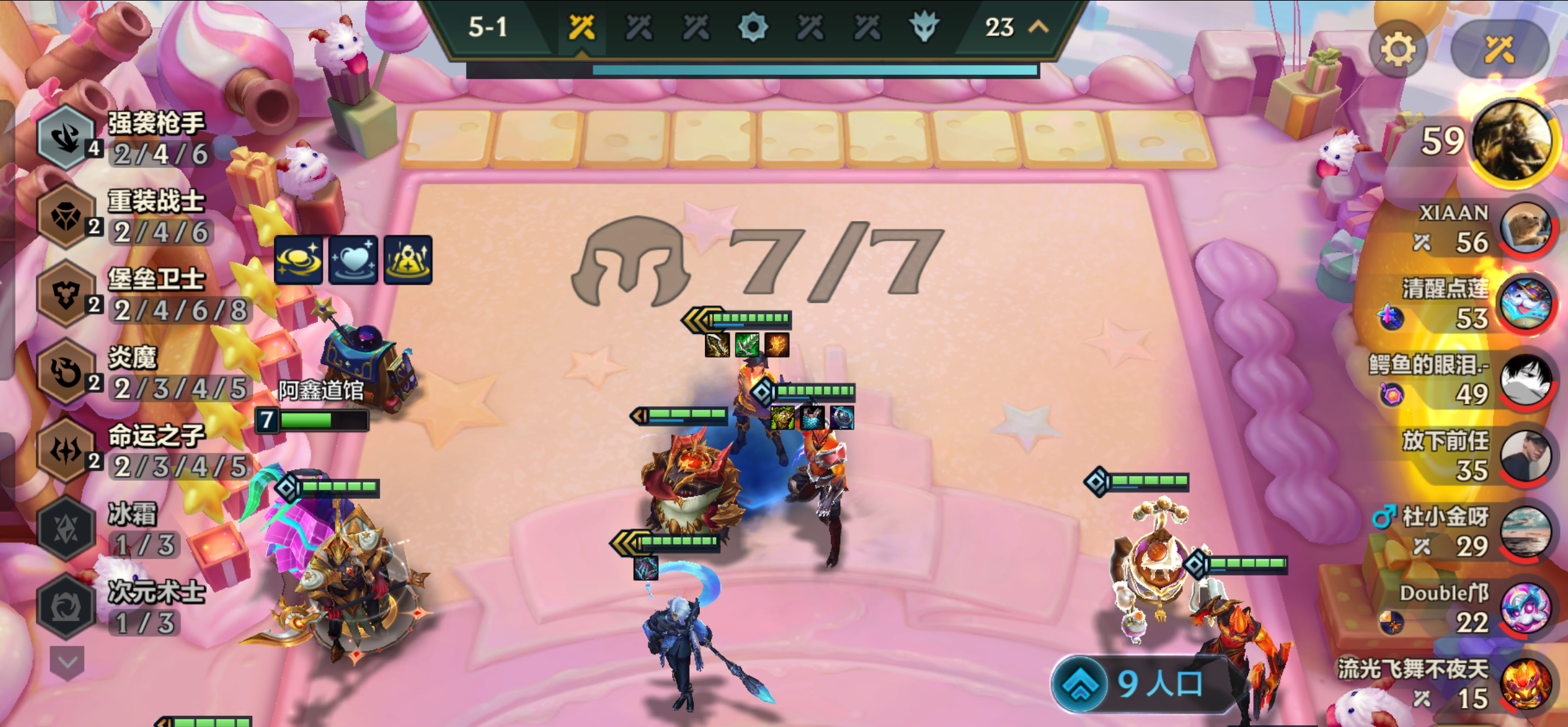Expand the stage tracker arrow beside 23
1568x727 pixels.
coord(1038,27)
